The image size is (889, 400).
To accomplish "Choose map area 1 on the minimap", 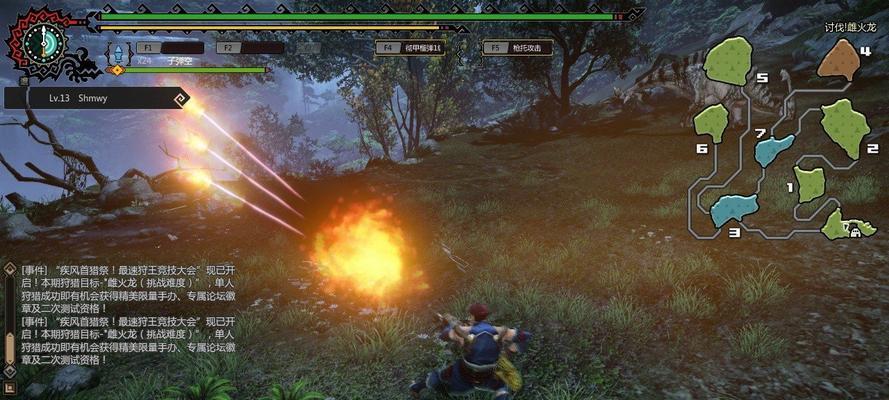I will 809,184.
